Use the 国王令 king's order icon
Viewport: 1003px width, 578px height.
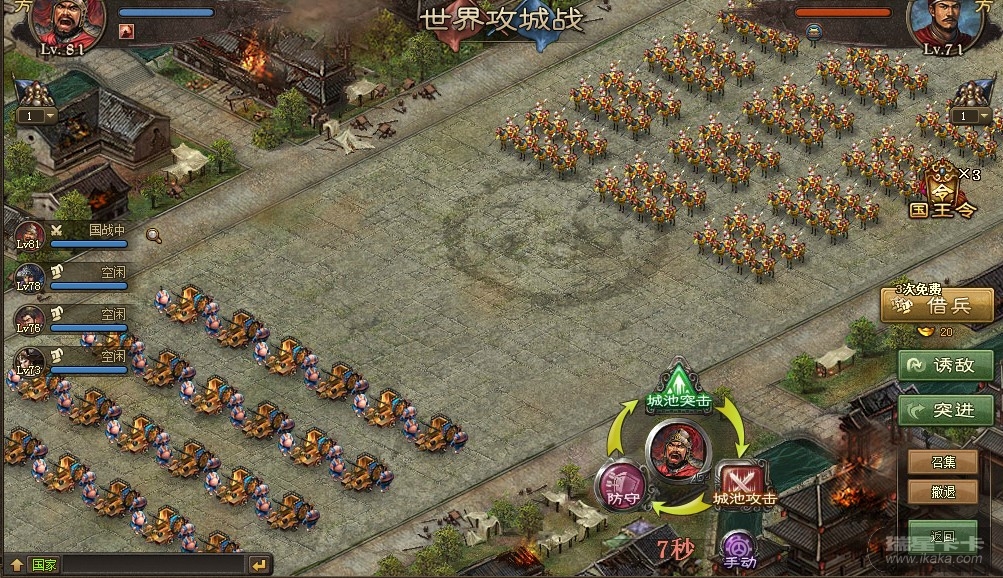(x=941, y=190)
